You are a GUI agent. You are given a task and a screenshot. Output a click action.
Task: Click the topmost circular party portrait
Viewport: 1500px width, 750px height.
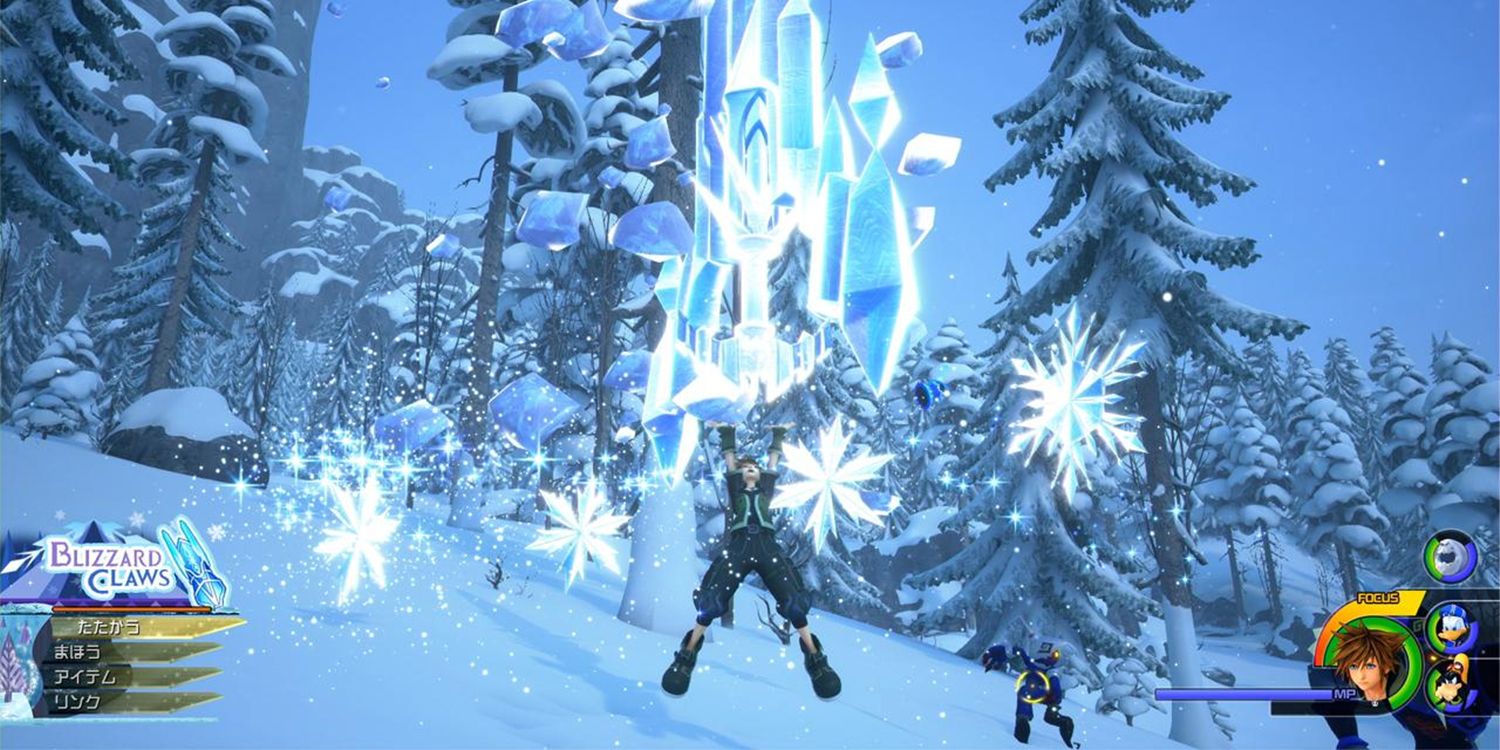[x=1448, y=557]
